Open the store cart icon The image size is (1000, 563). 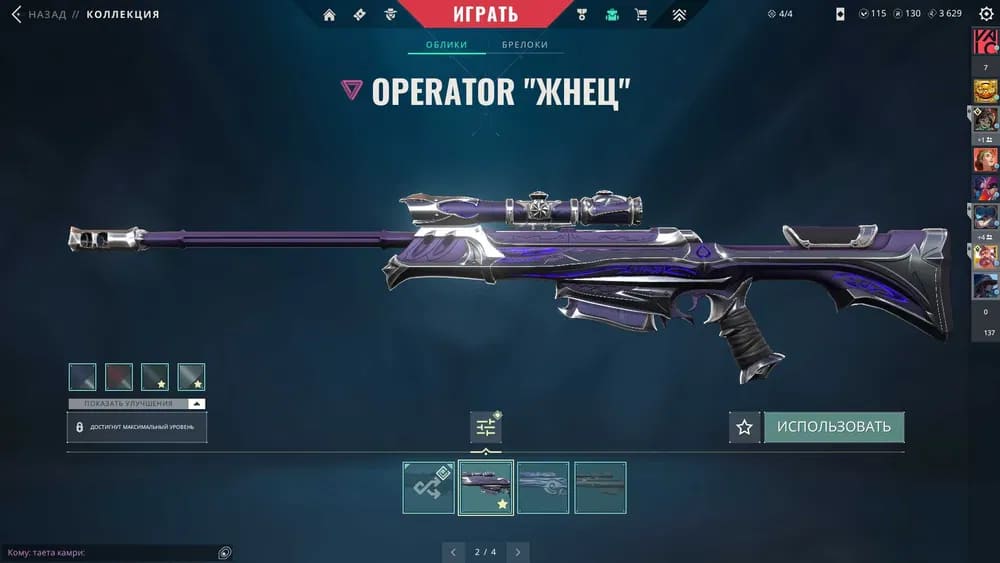pos(641,15)
